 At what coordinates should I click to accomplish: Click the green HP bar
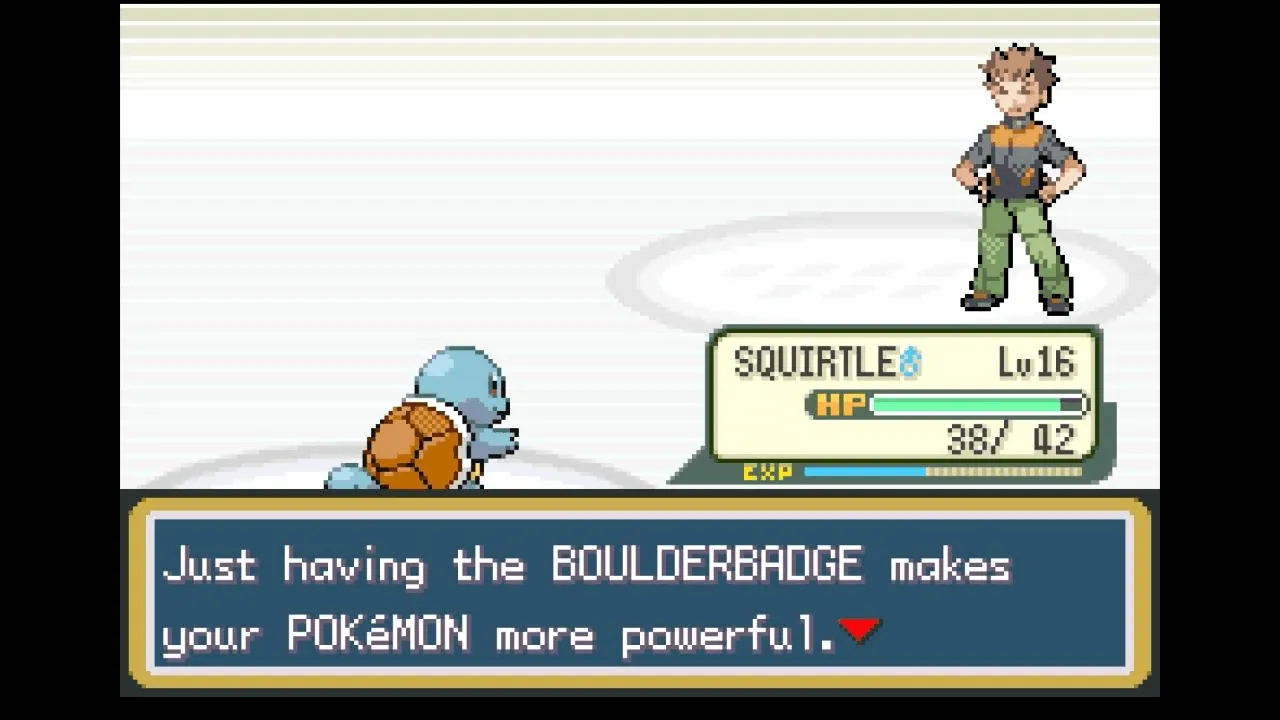tap(965, 404)
